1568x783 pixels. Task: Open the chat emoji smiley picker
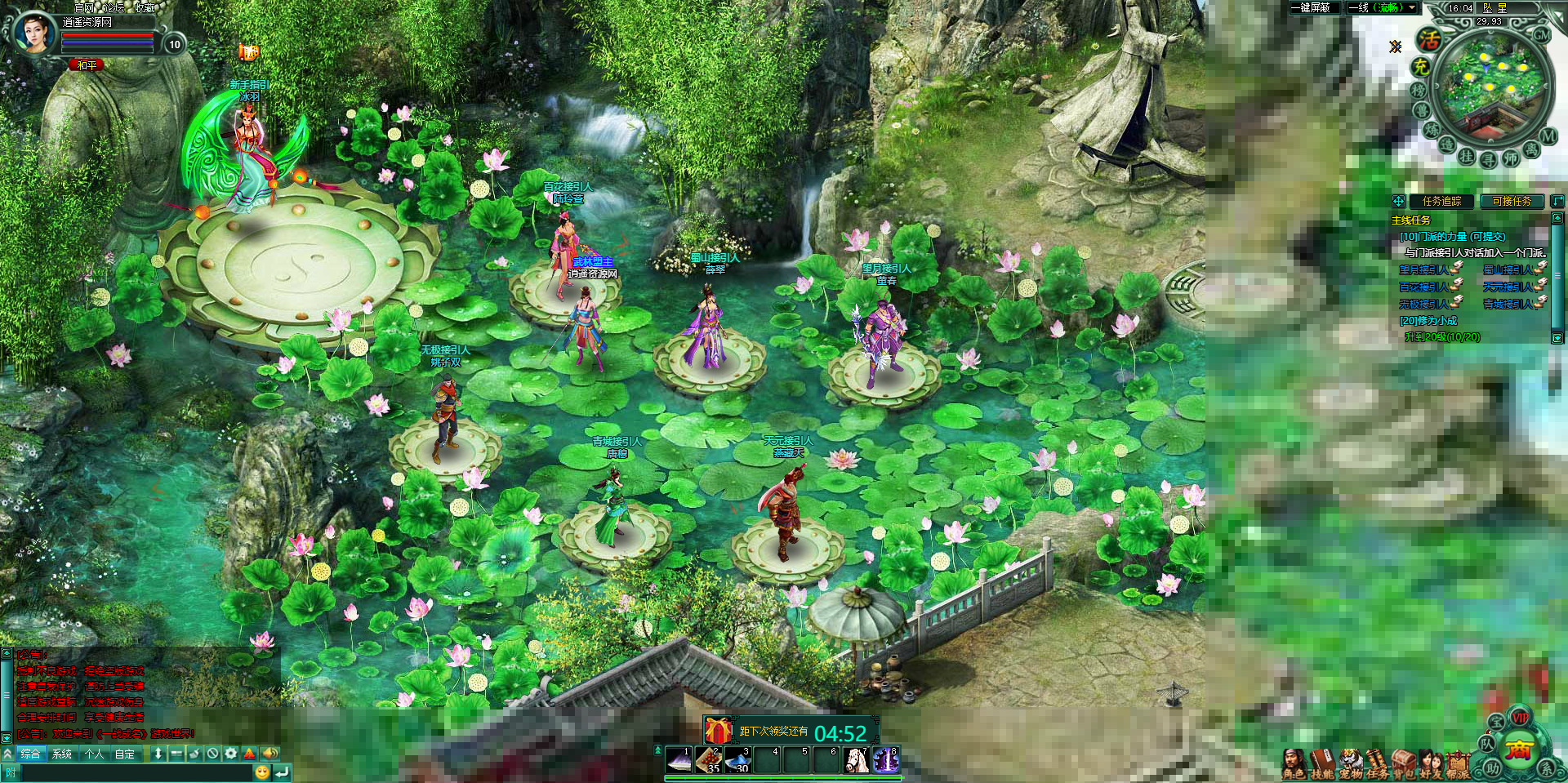261,772
